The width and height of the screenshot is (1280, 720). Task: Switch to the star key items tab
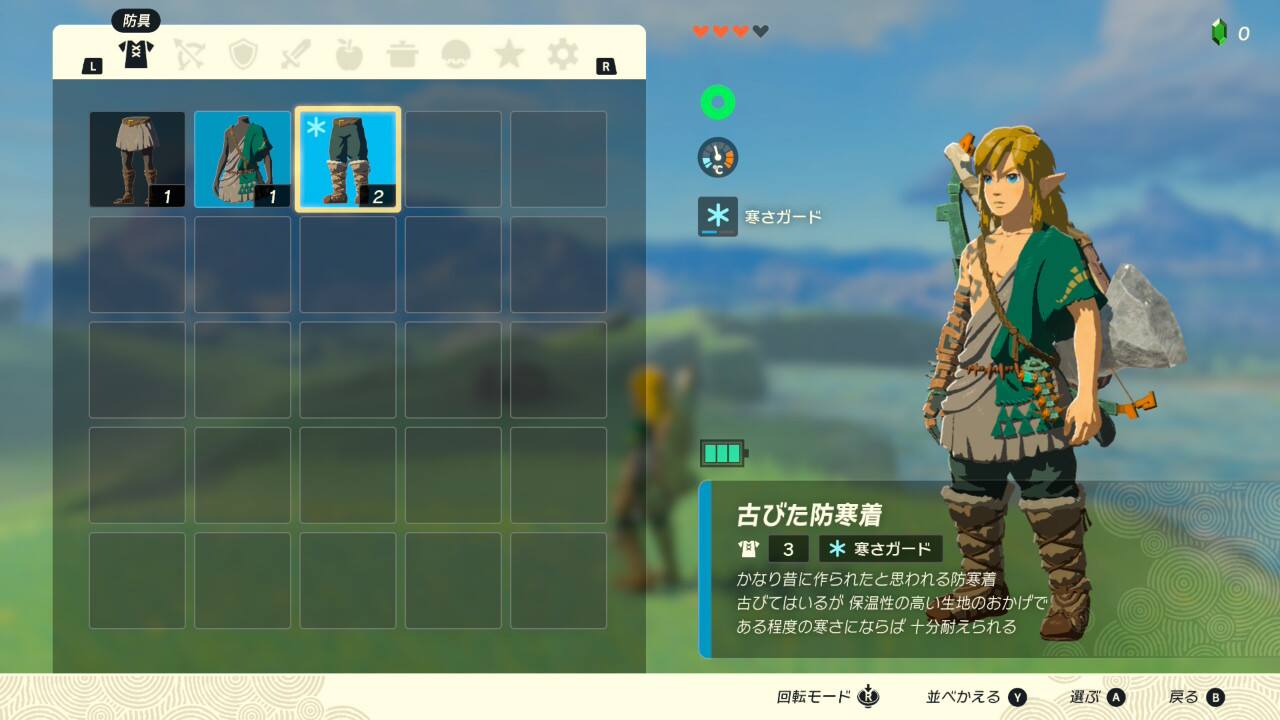click(509, 54)
